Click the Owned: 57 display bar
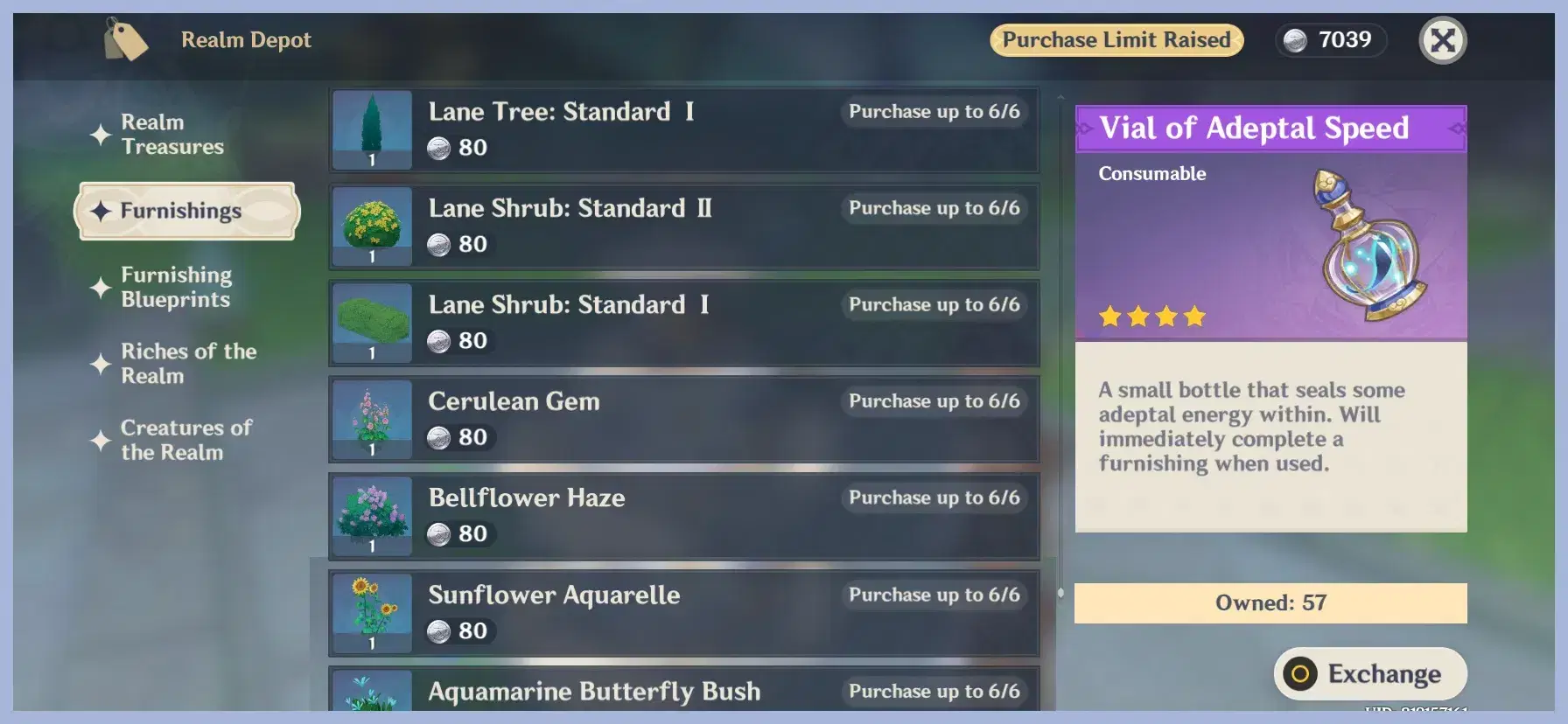Screen dimensions: 1568x724 (1270, 602)
